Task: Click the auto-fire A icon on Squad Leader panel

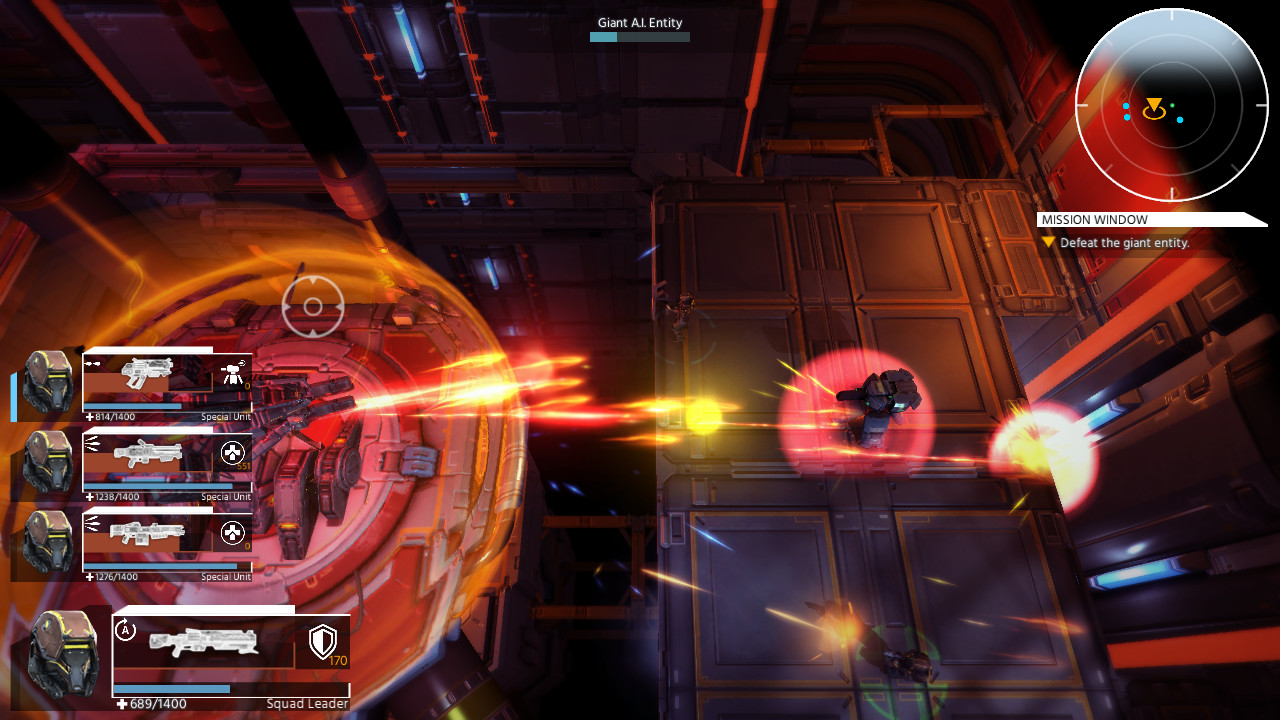Action: [125, 627]
